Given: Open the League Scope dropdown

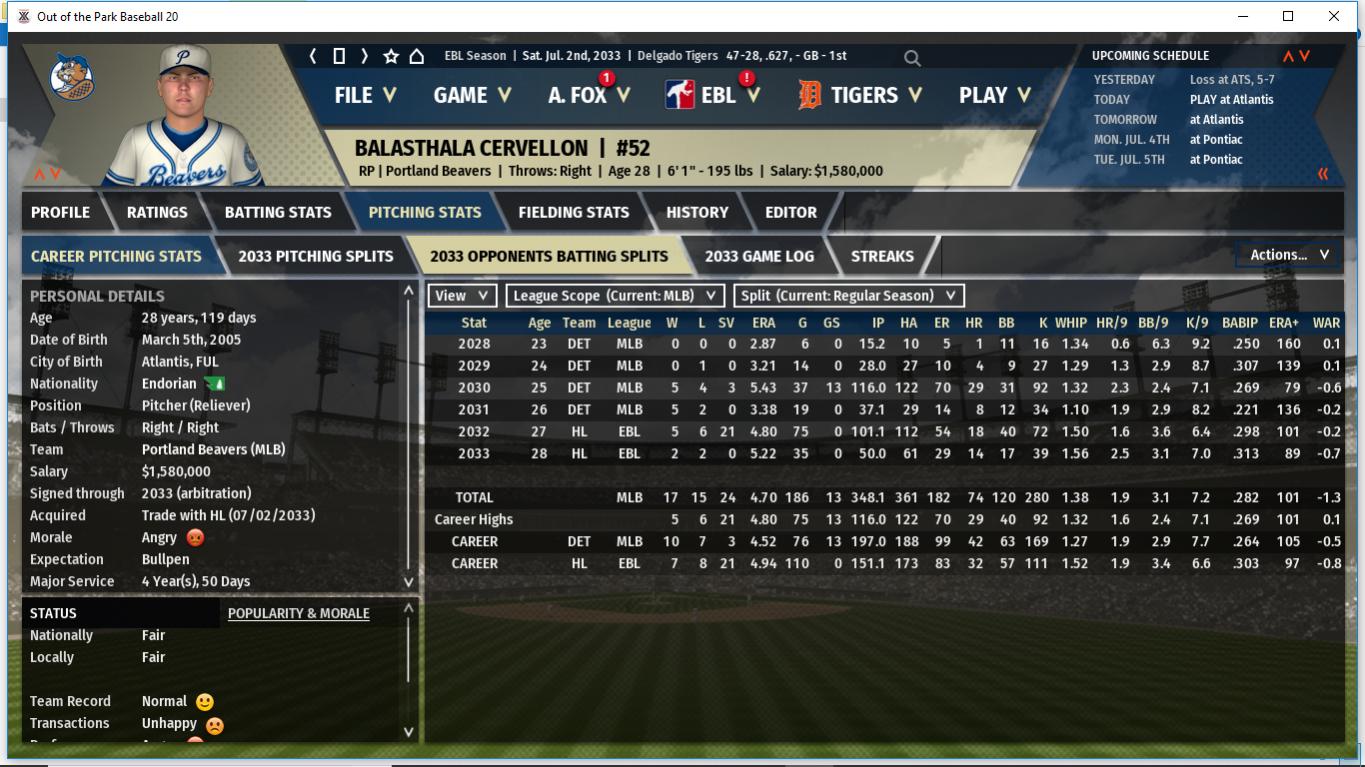Looking at the screenshot, I should [x=615, y=296].
